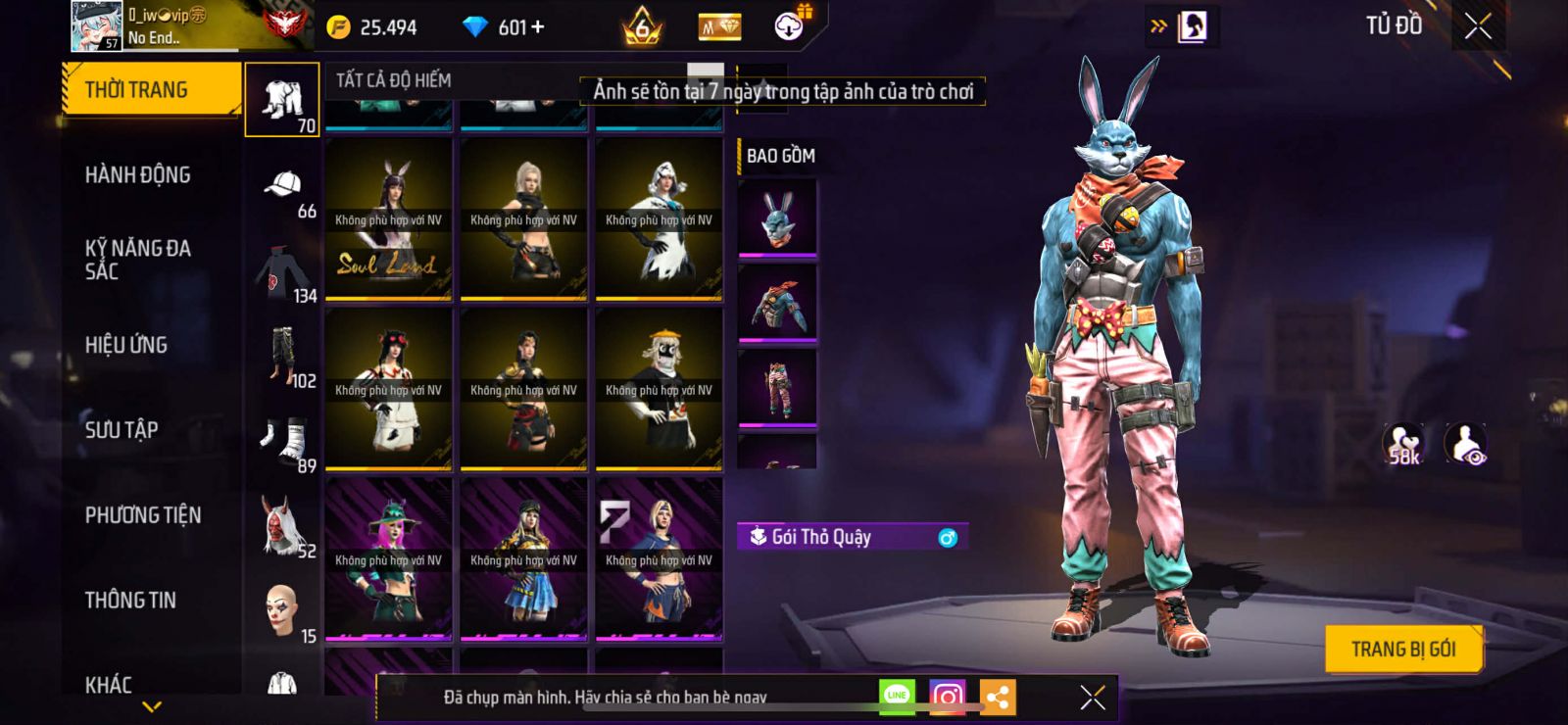Show the THÔNG TIN tab
Viewport: 1568px width, 725px height.
coord(130,600)
